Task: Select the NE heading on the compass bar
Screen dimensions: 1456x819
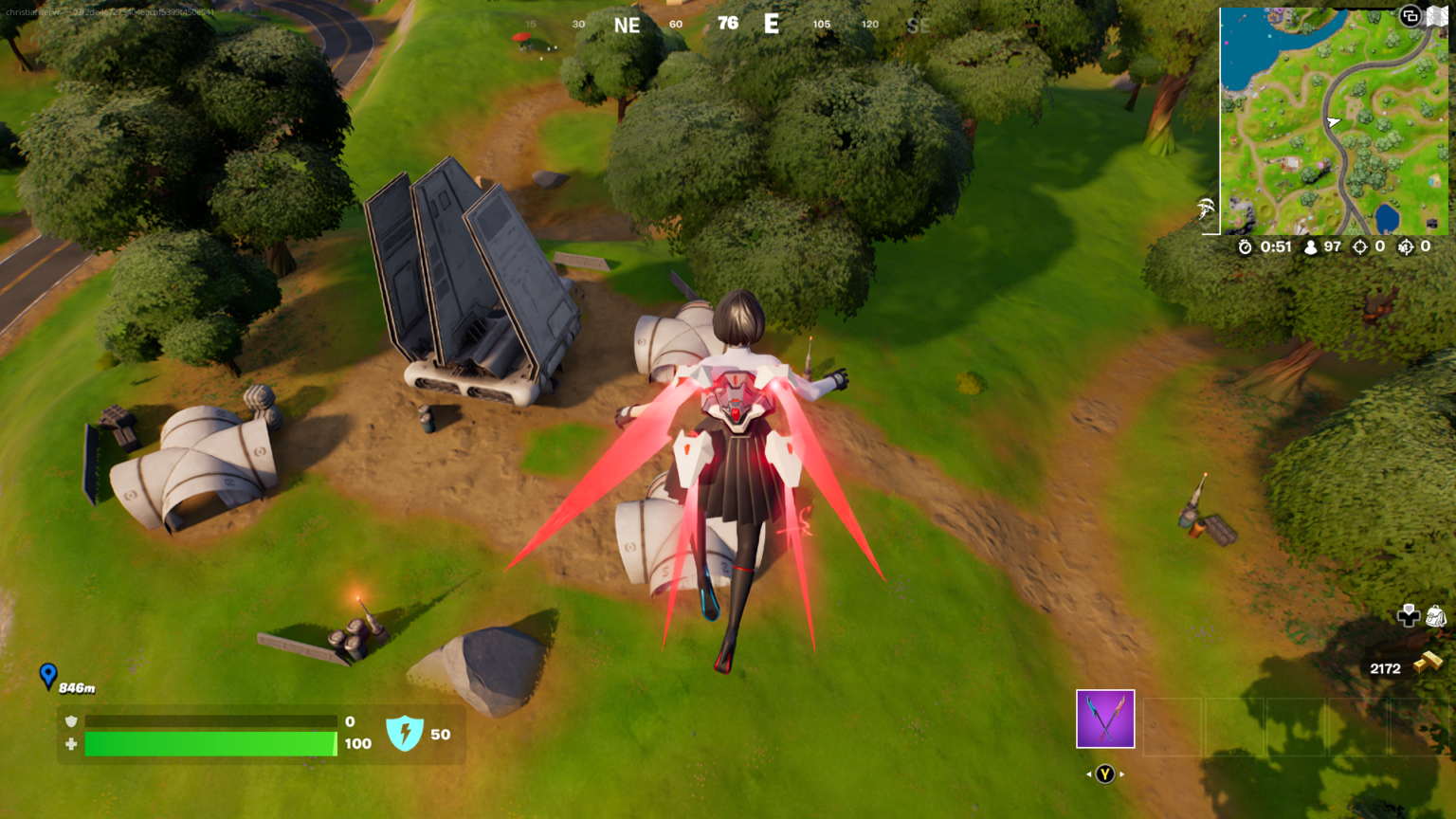Action: tap(628, 26)
